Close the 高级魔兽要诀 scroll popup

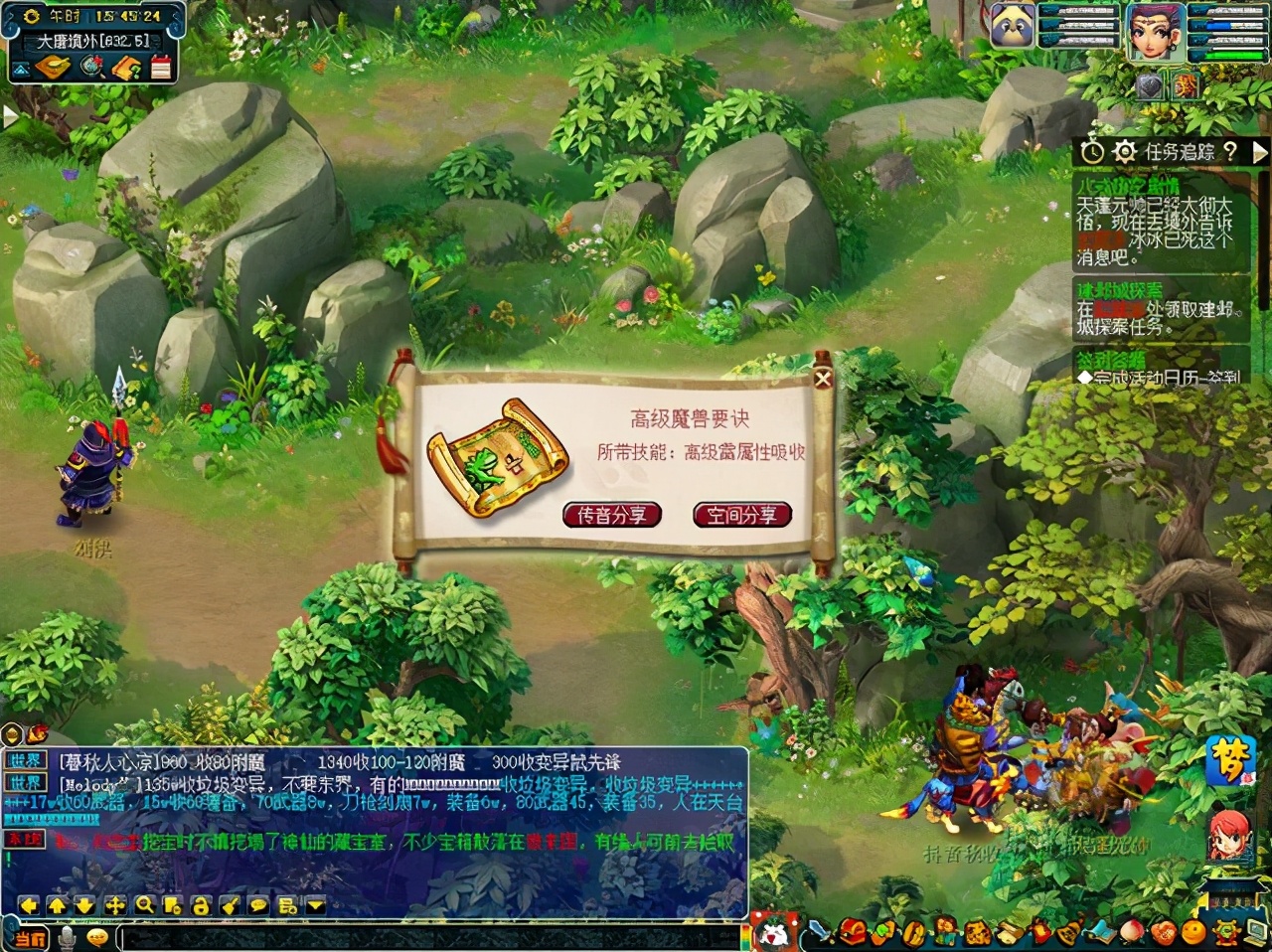pos(822,378)
